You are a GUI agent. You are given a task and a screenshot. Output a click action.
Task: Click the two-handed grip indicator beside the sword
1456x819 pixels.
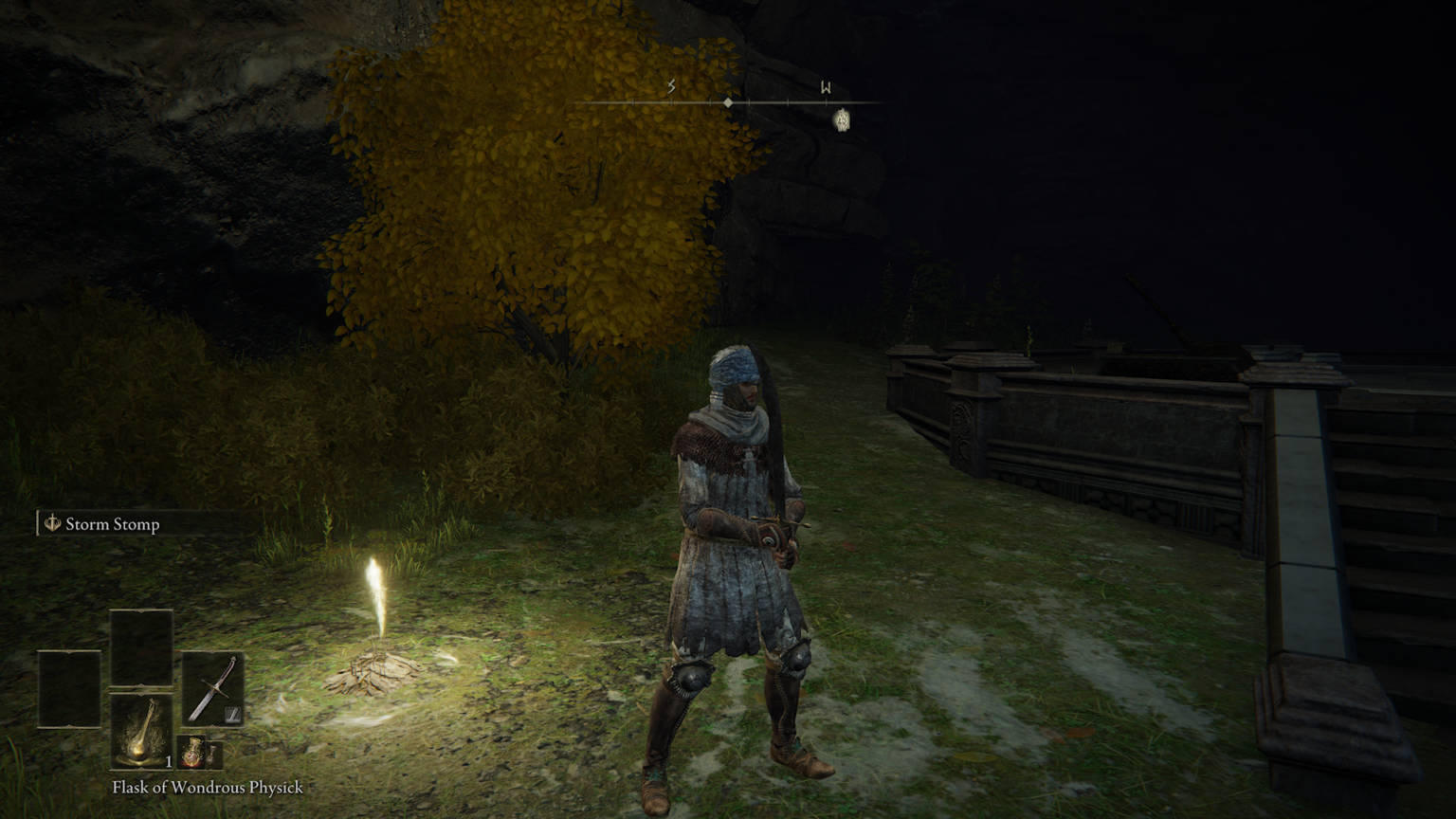tap(231, 715)
